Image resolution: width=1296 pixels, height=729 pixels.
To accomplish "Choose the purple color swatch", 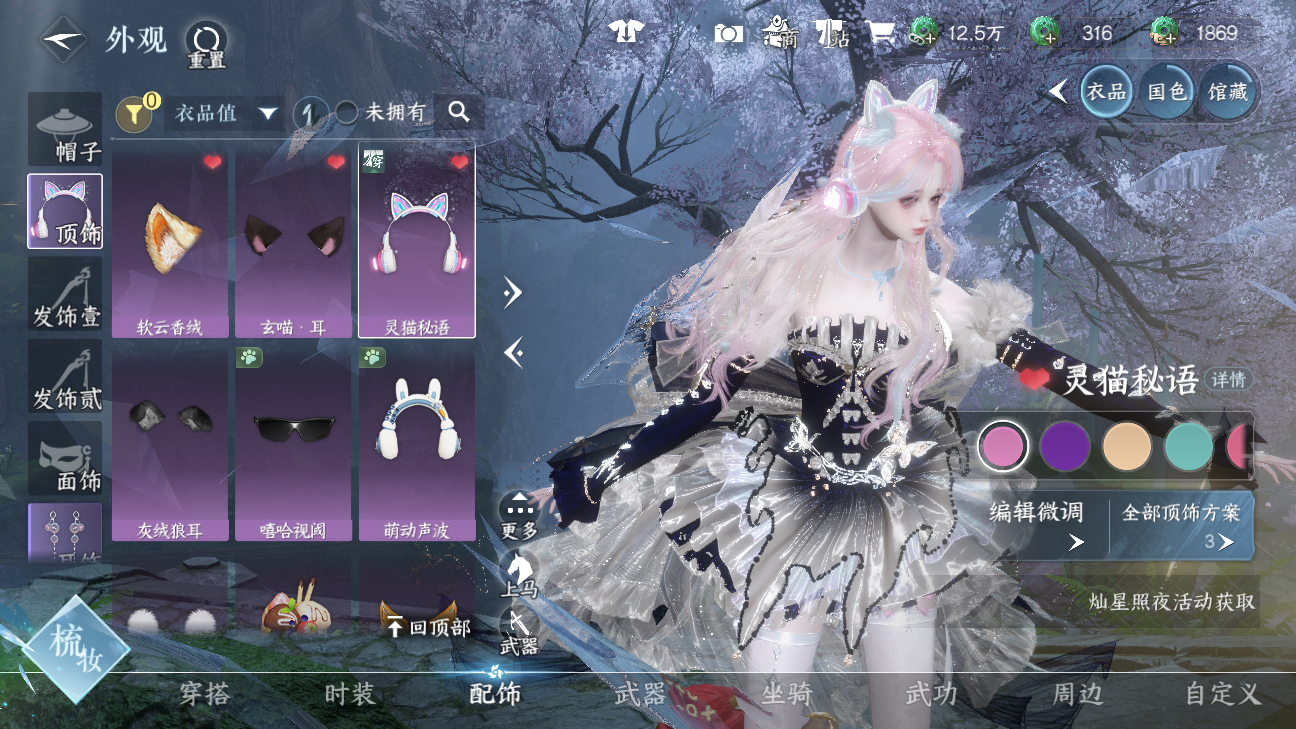I will (x=1064, y=447).
